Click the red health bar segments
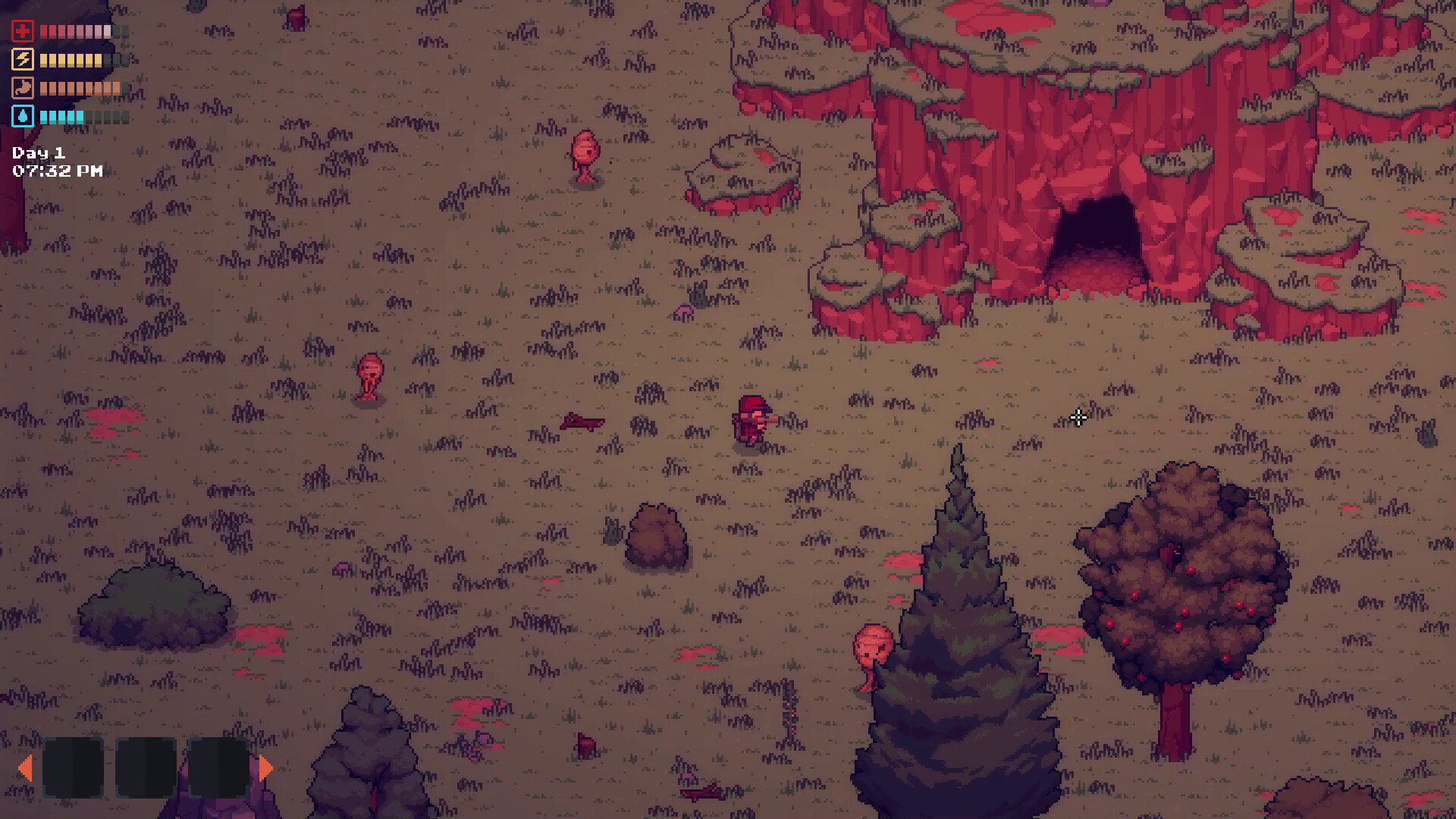1456x819 pixels. tap(76, 31)
